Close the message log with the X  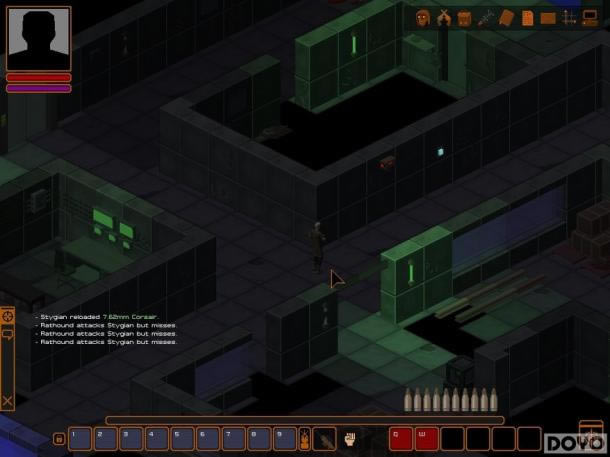click(8, 401)
